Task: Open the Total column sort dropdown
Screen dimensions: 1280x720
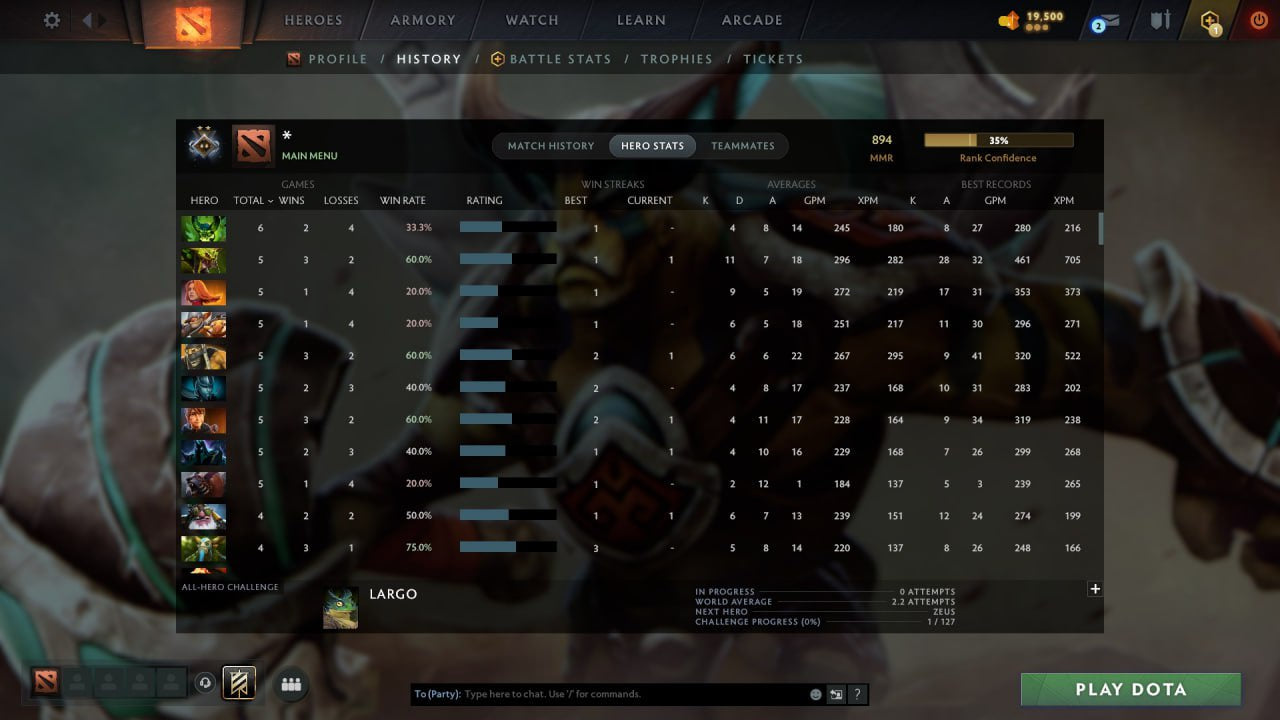Action: [252, 200]
